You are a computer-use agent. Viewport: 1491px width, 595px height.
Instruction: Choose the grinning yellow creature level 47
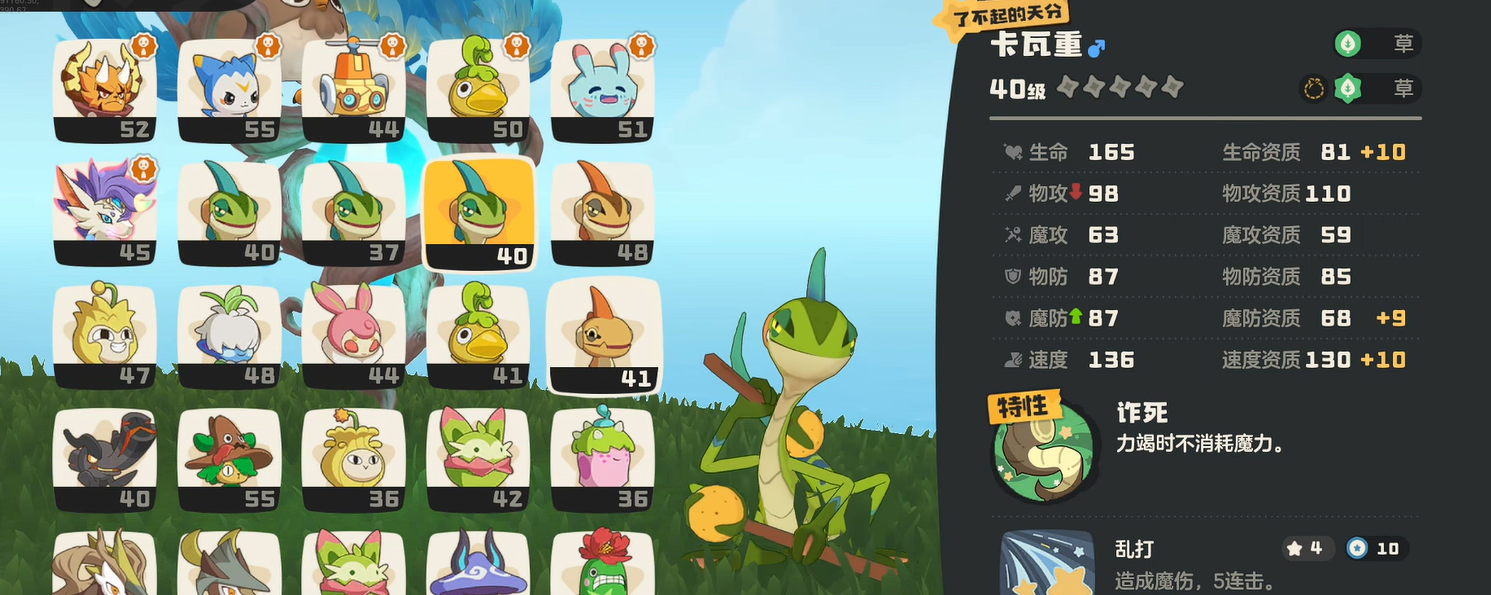click(x=105, y=336)
